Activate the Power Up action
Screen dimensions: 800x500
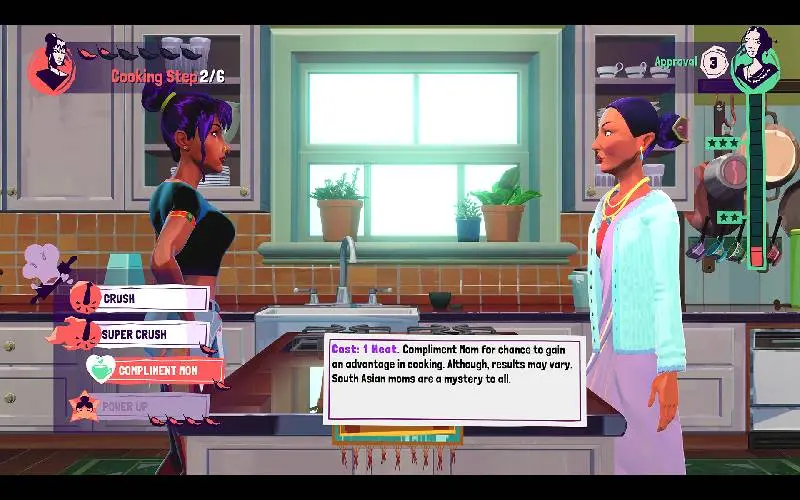pyautogui.click(x=150, y=407)
